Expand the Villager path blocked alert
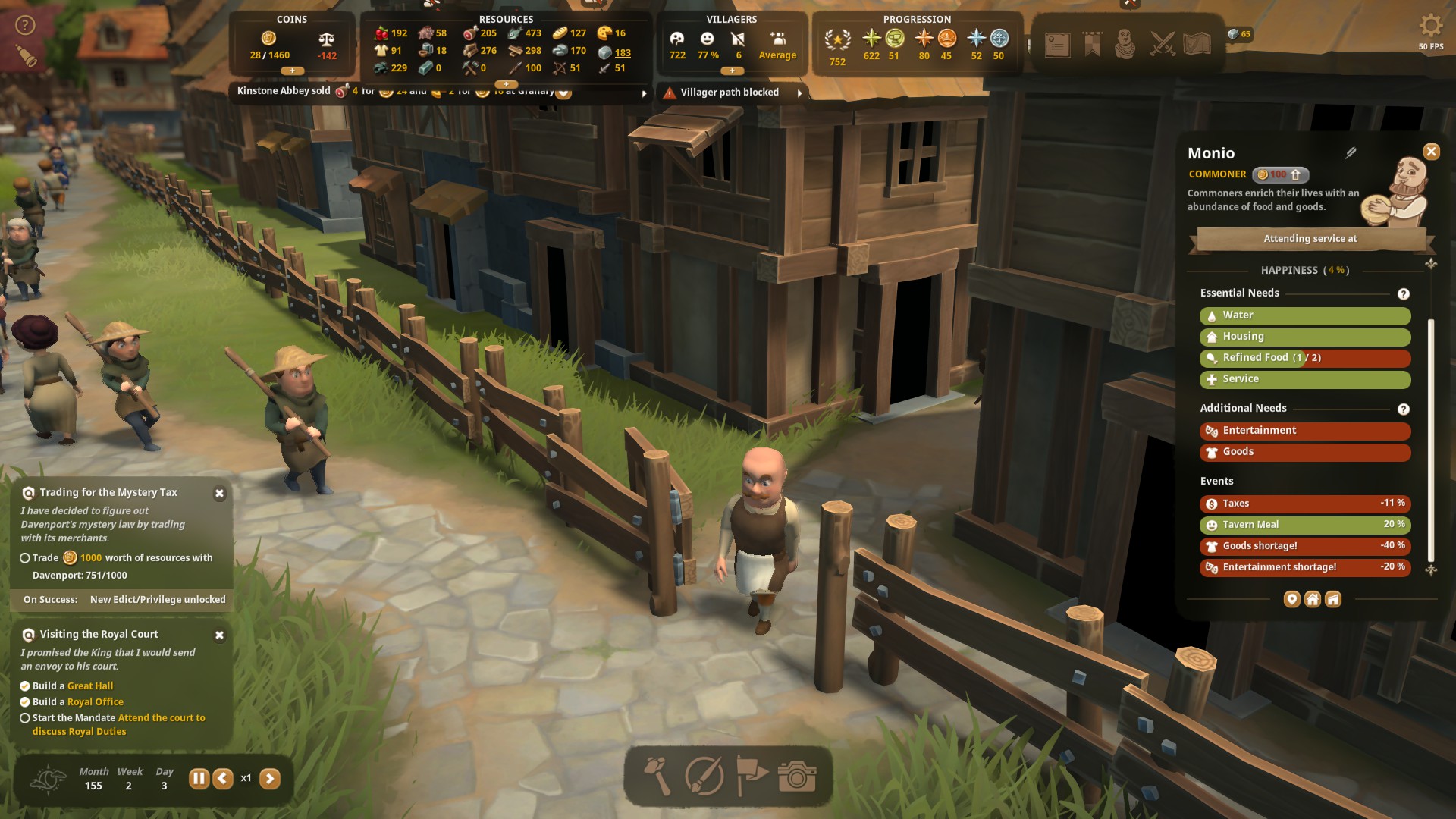The height and width of the screenshot is (819, 1456). (x=799, y=93)
